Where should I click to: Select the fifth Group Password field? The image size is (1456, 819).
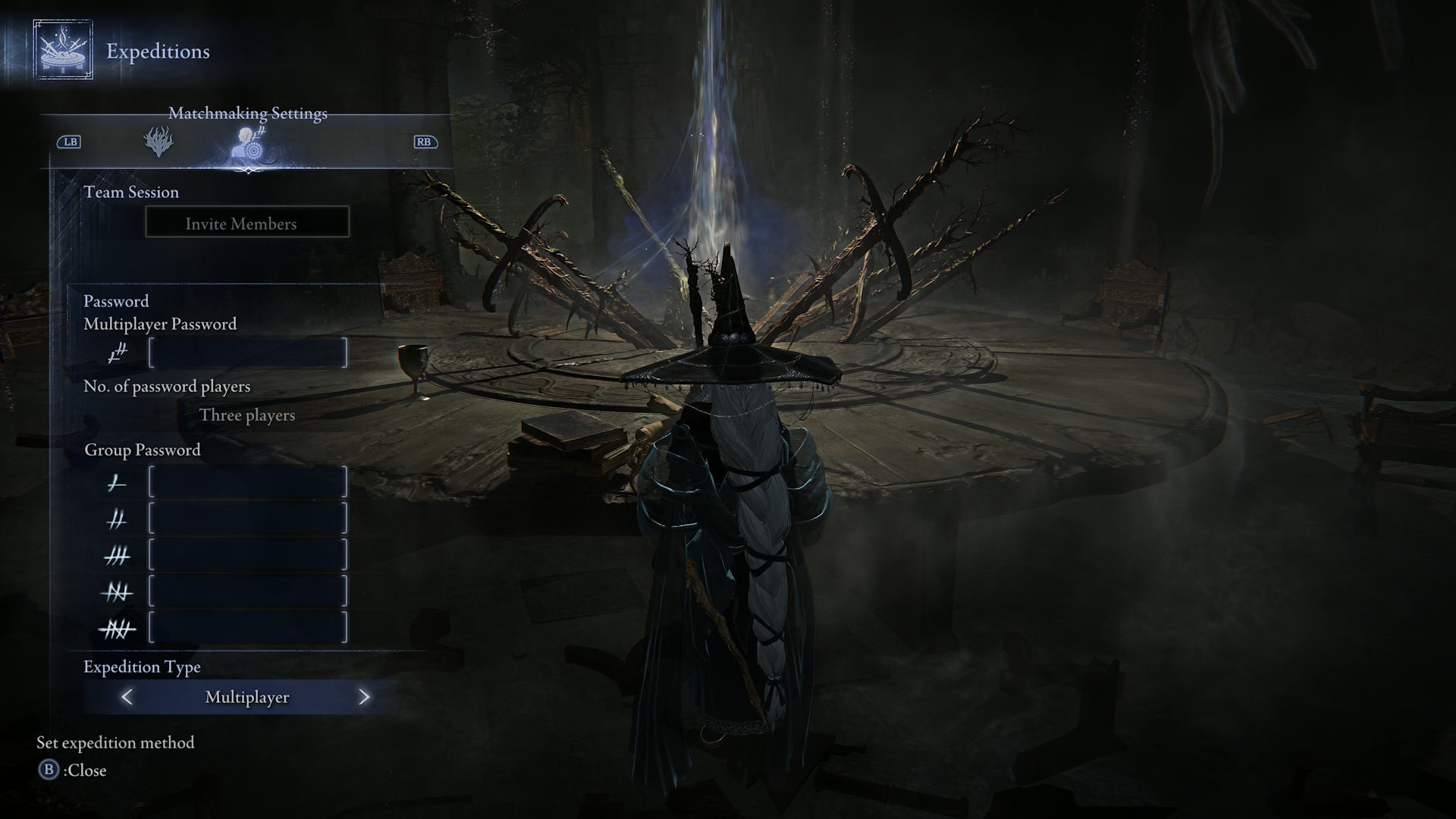(248, 628)
